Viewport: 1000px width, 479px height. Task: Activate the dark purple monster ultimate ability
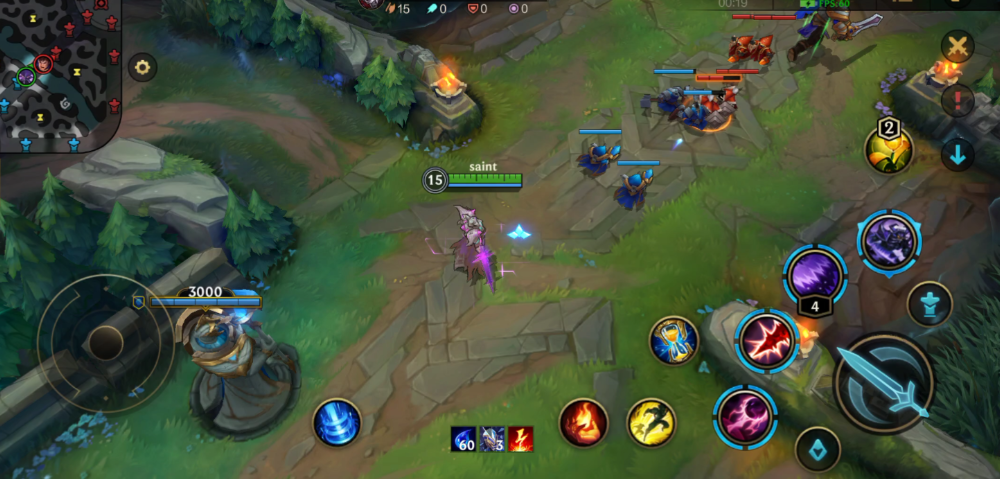click(888, 243)
